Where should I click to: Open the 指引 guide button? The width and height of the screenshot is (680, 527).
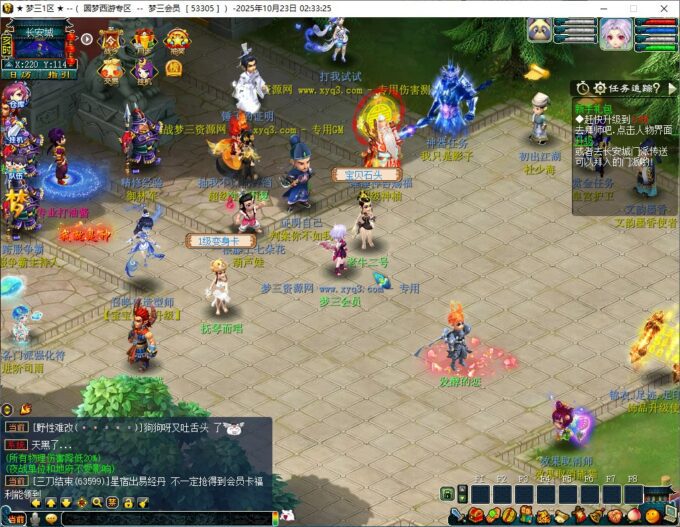(59, 75)
